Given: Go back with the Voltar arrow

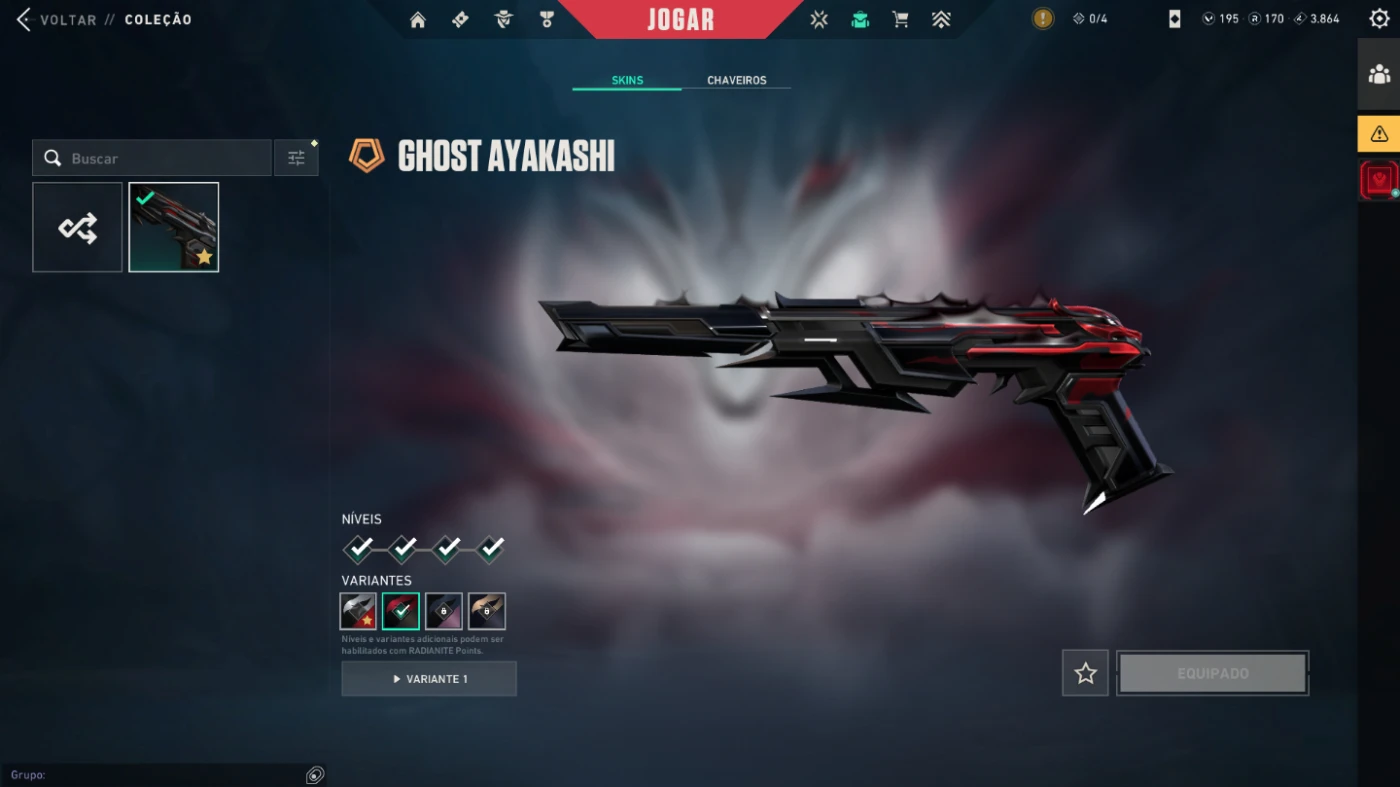Looking at the screenshot, I should (x=25, y=20).
